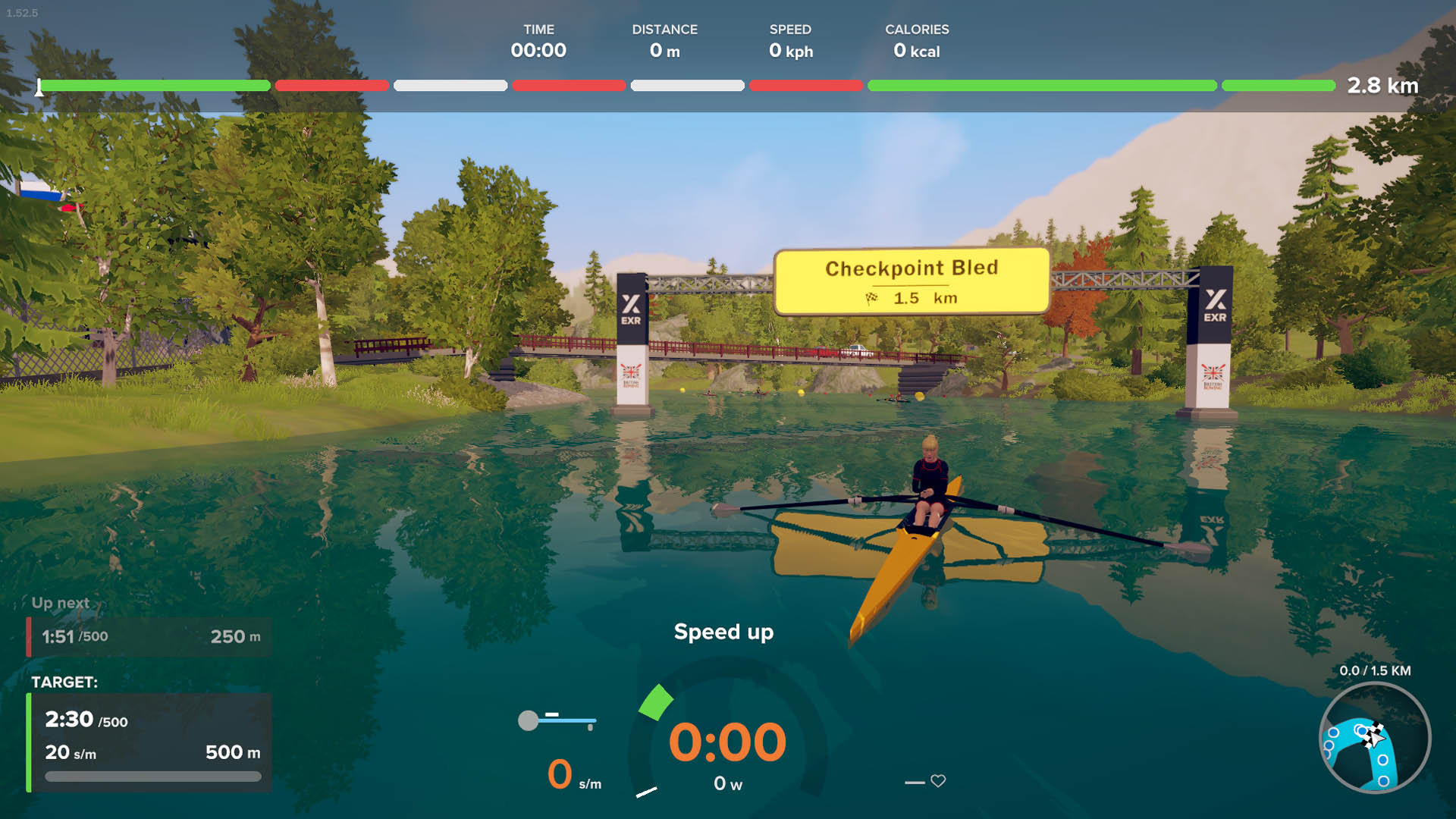Click the checkered flag on the checkpoint sign
This screenshot has width=1456, height=819.
click(874, 299)
